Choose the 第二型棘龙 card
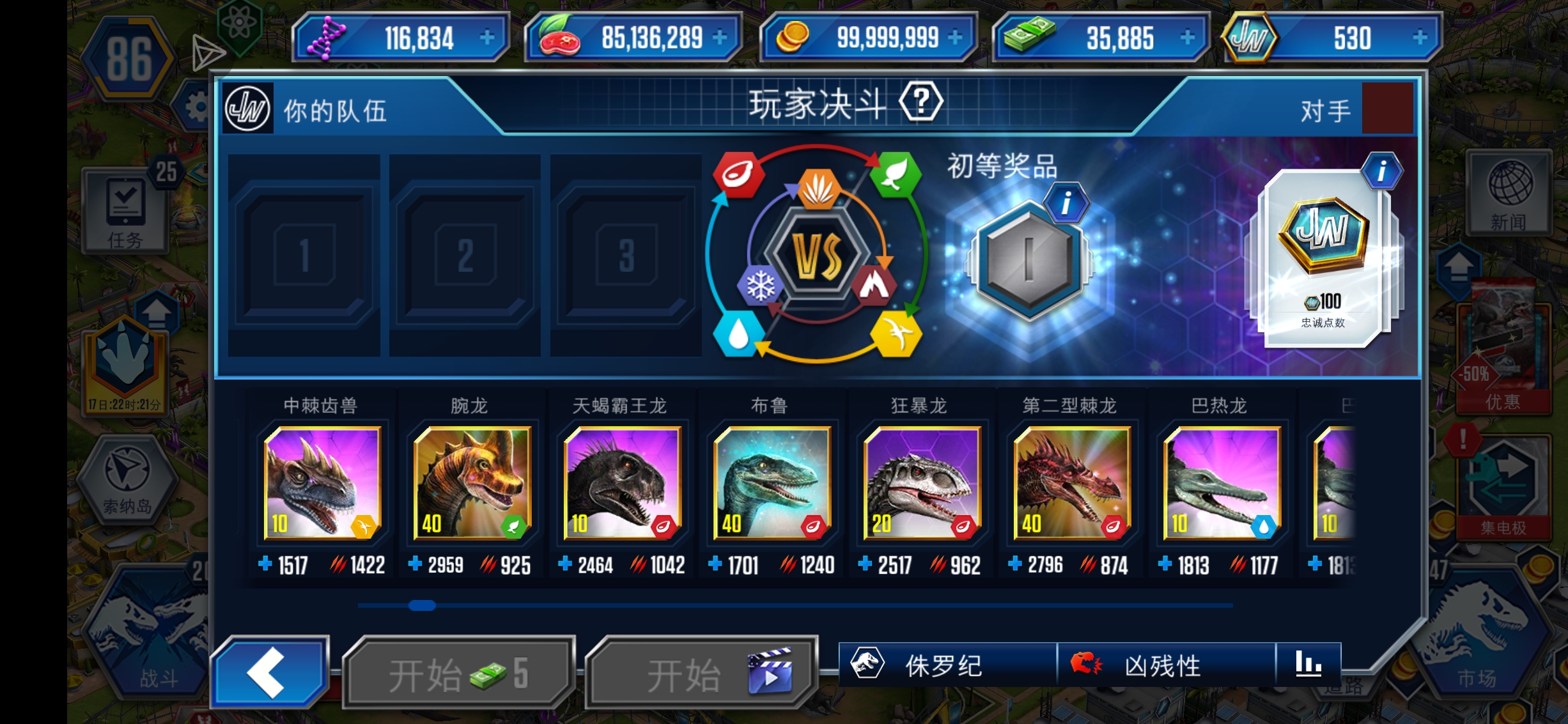Image resolution: width=1568 pixels, height=724 pixels. 1071,483
